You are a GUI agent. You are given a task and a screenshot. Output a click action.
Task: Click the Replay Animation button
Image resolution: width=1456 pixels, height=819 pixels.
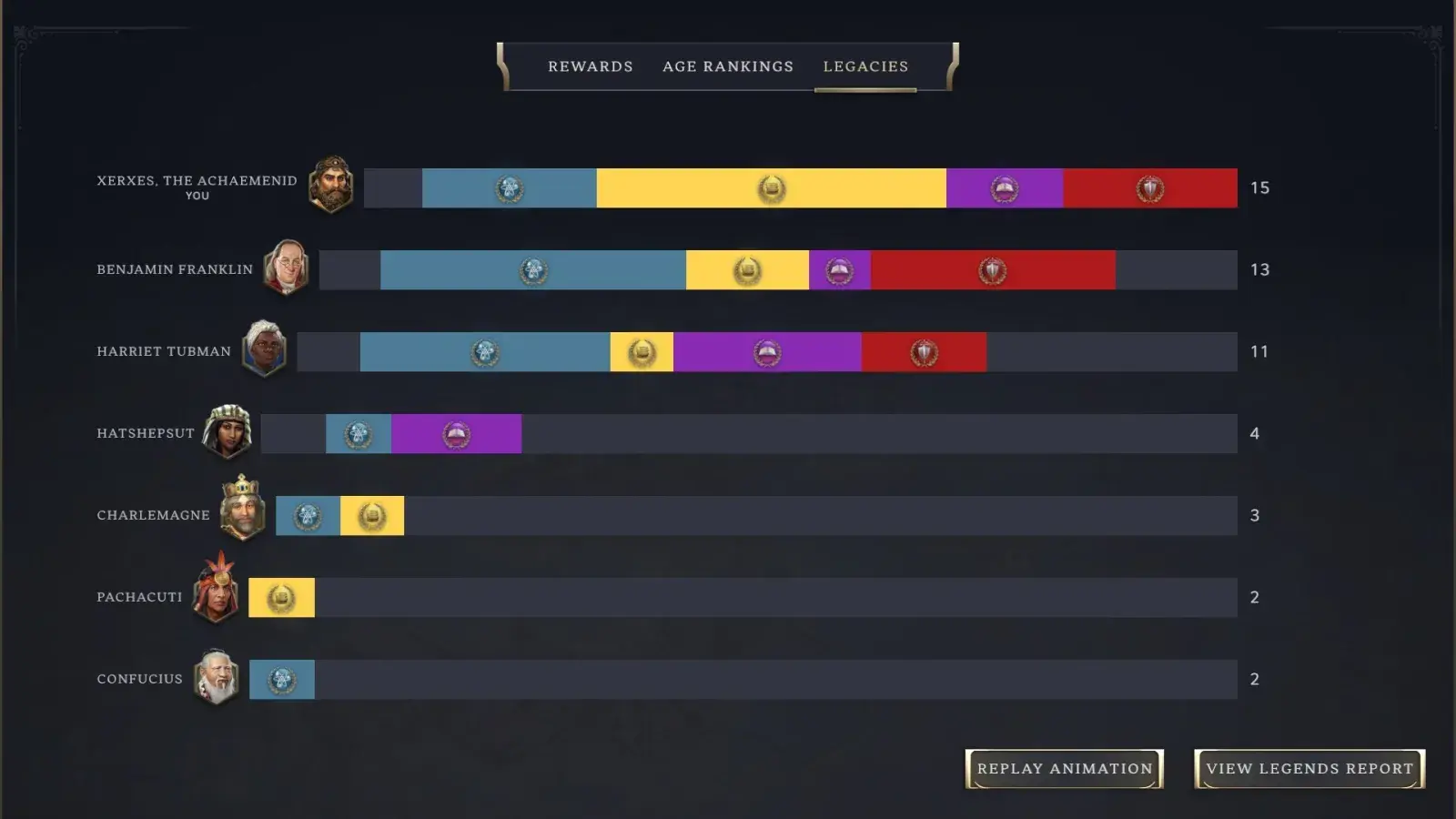point(1065,767)
